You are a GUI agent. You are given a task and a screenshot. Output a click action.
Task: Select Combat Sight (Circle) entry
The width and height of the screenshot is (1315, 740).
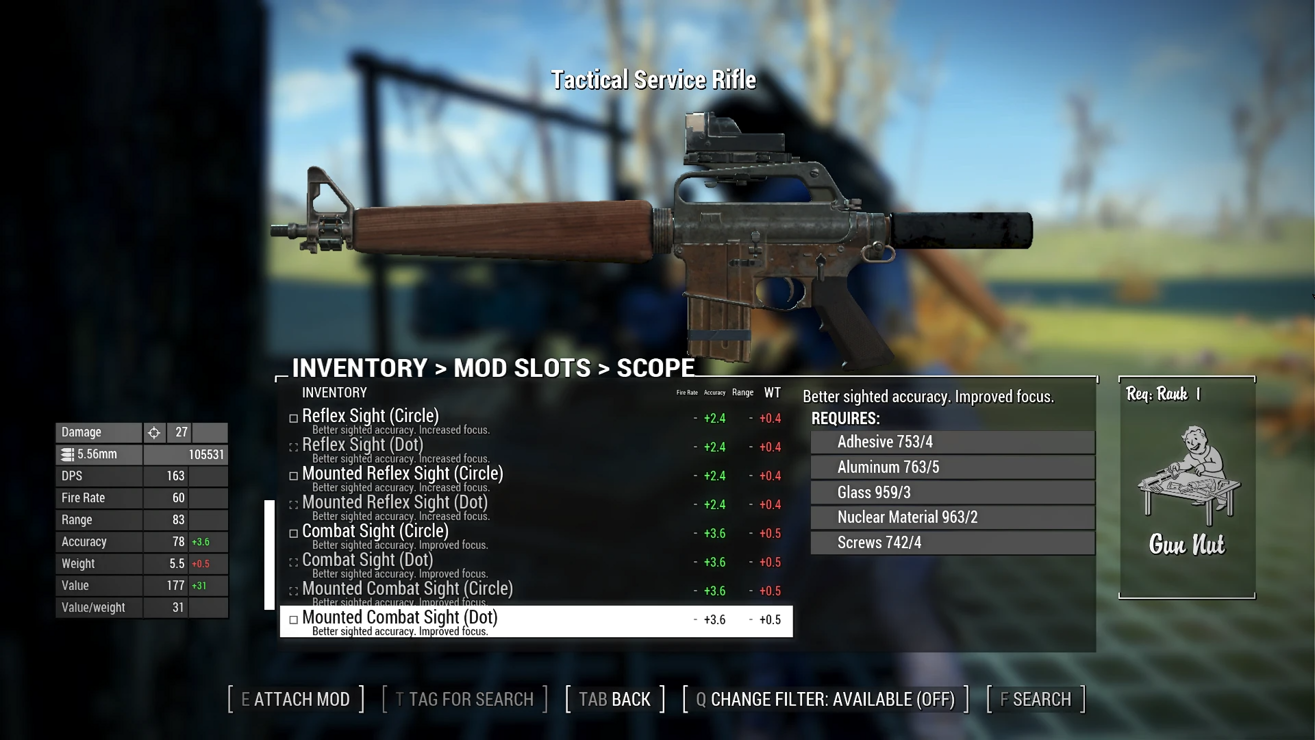[x=375, y=532]
